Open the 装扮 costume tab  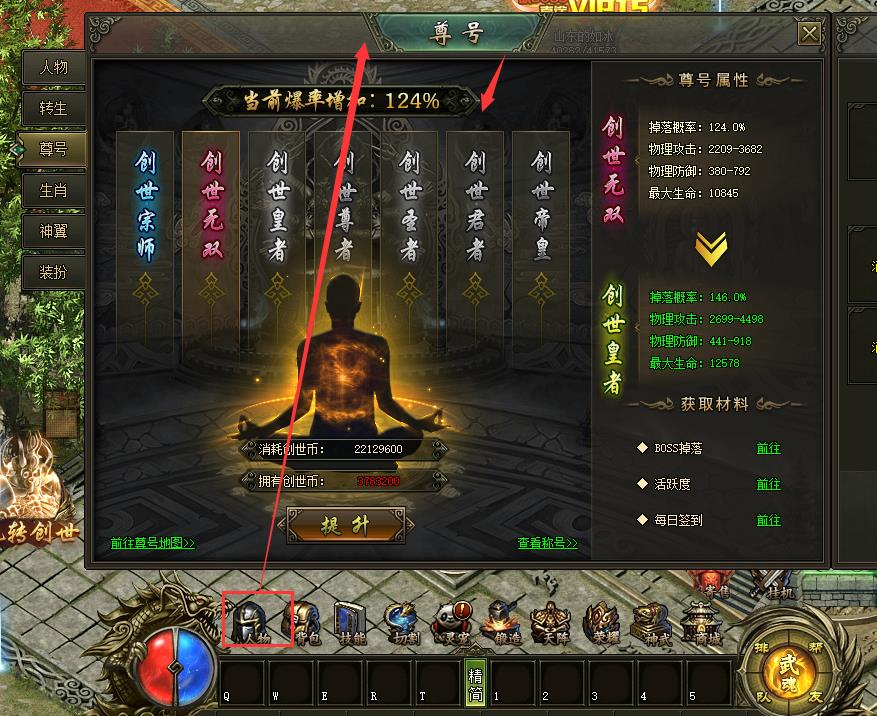point(53,272)
